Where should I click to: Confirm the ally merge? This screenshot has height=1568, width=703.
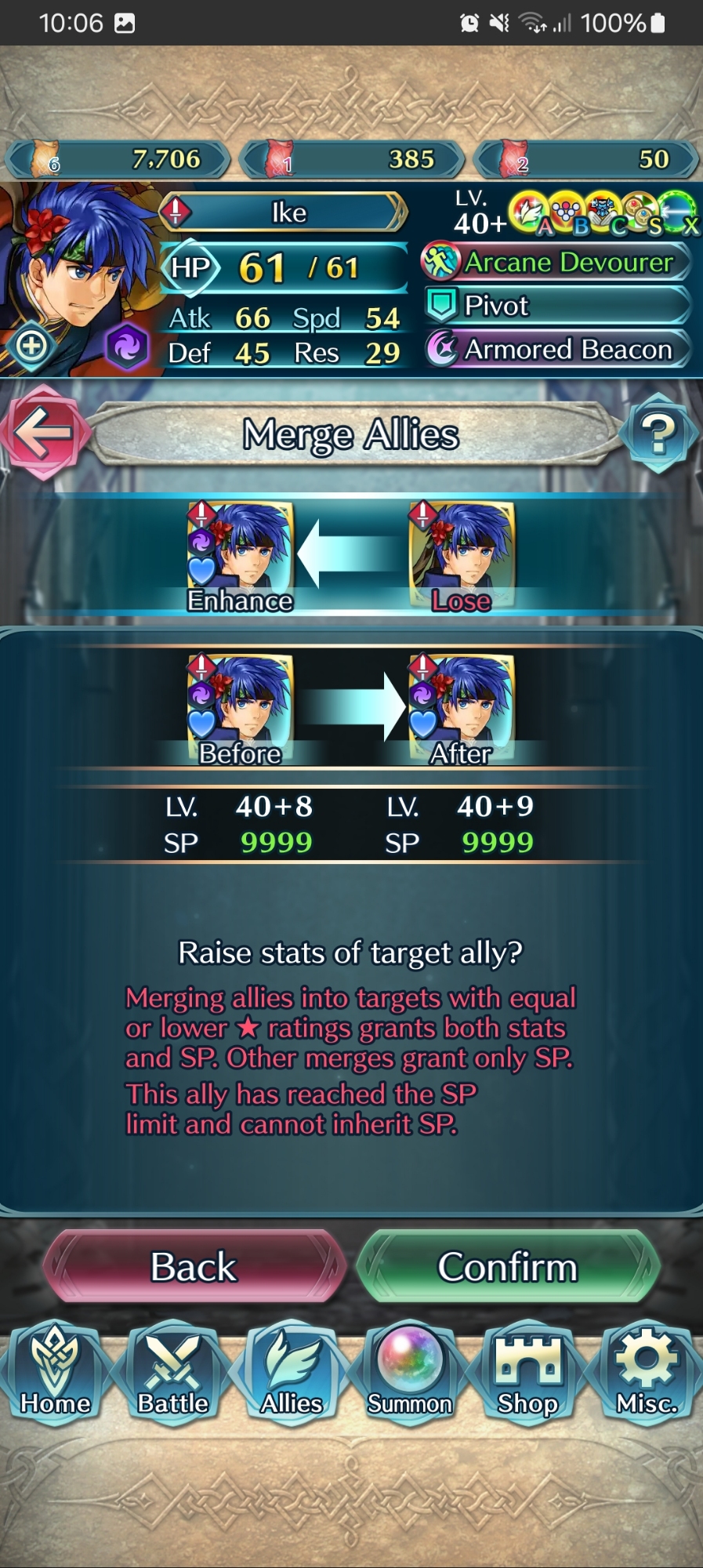pos(508,1267)
